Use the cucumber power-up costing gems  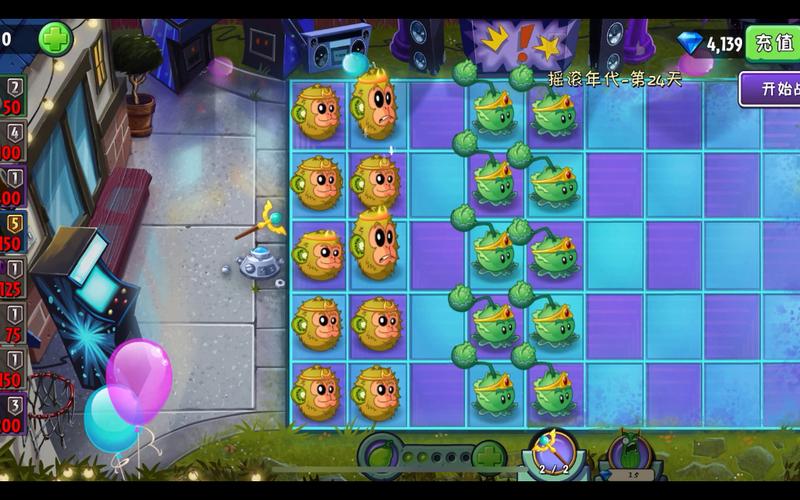point(631,456)
